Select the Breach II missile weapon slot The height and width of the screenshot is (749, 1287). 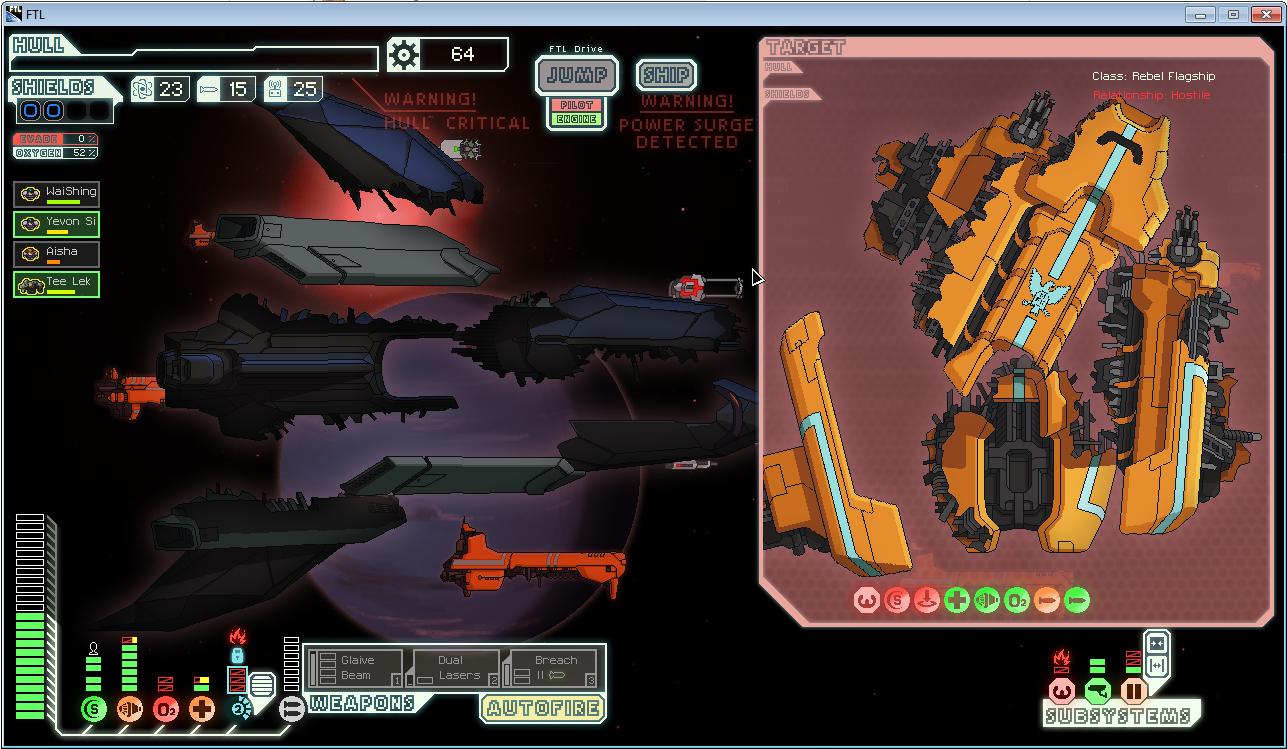tap(553, 668)
